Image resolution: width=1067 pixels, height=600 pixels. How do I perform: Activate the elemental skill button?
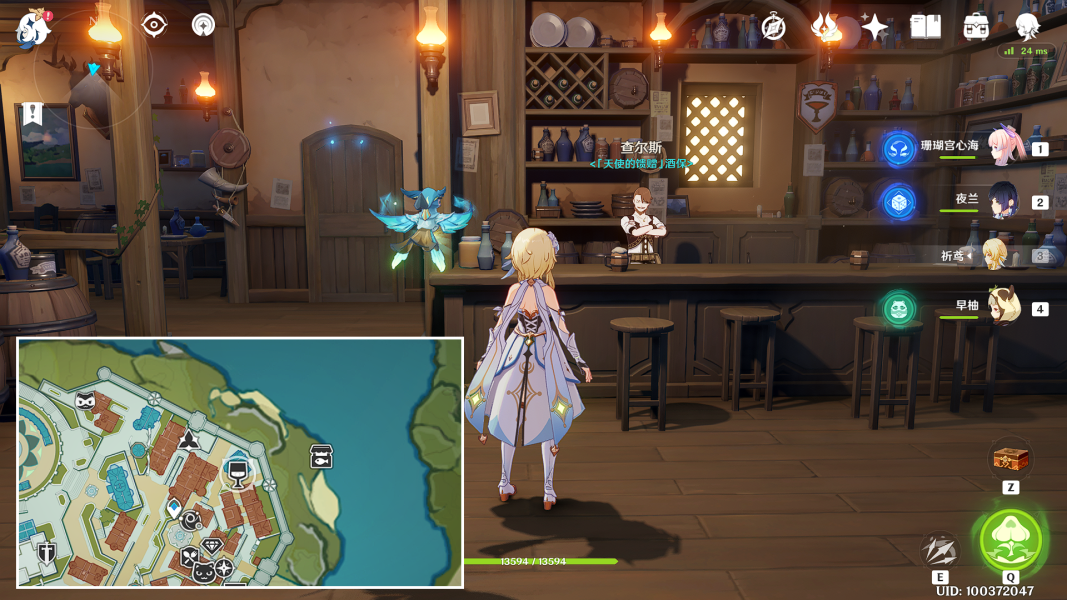coord(939,550)
